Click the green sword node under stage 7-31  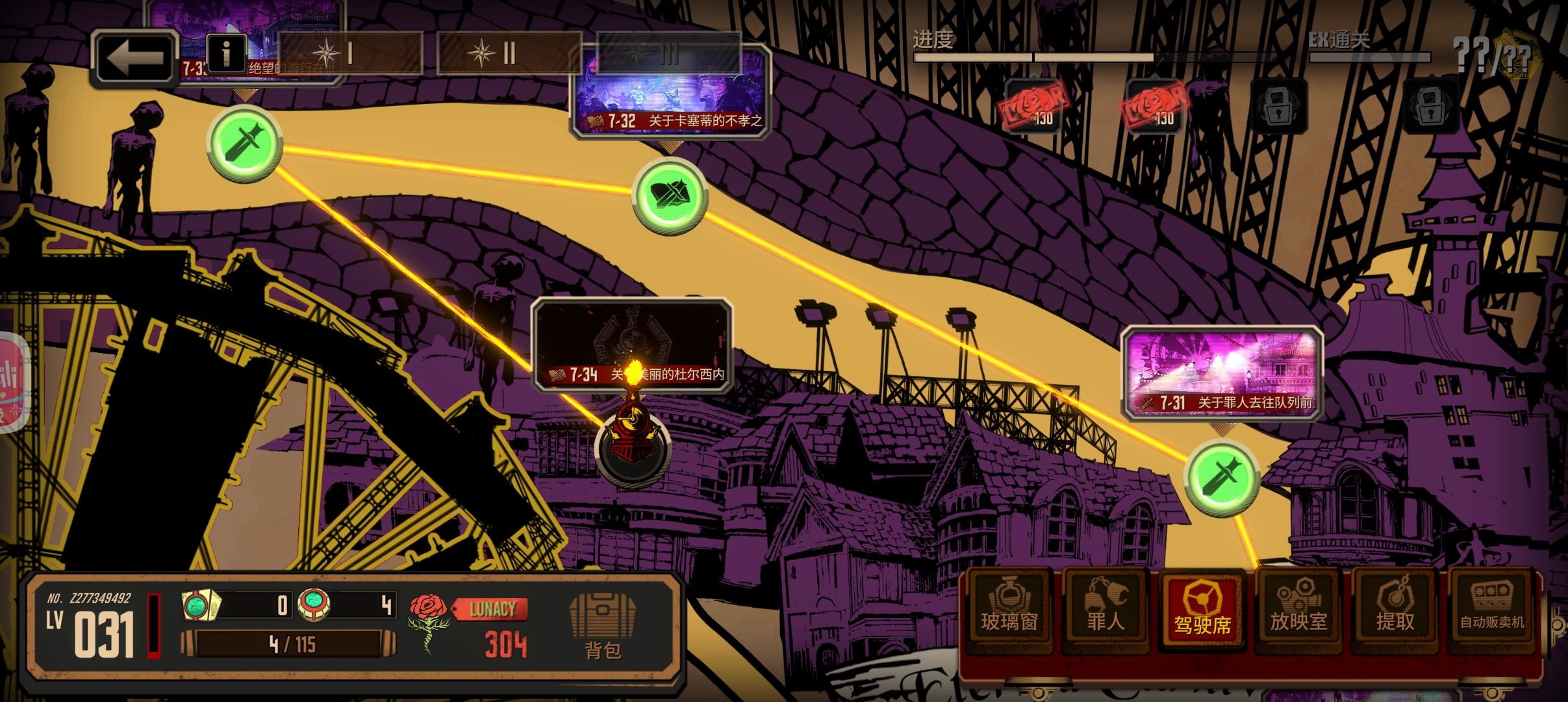pyautogui.click(x=1221, y=478)
